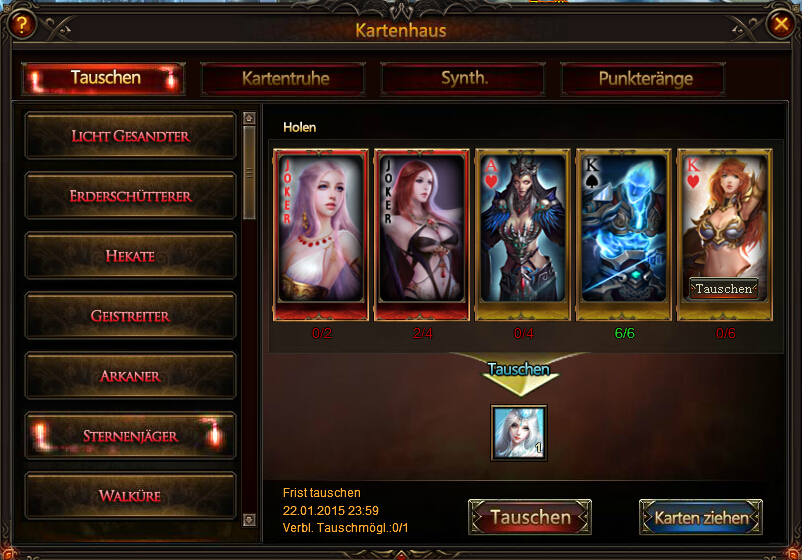802x560 pixels.
Task: Close the Kartenhaus window
Action: (779, 24)
